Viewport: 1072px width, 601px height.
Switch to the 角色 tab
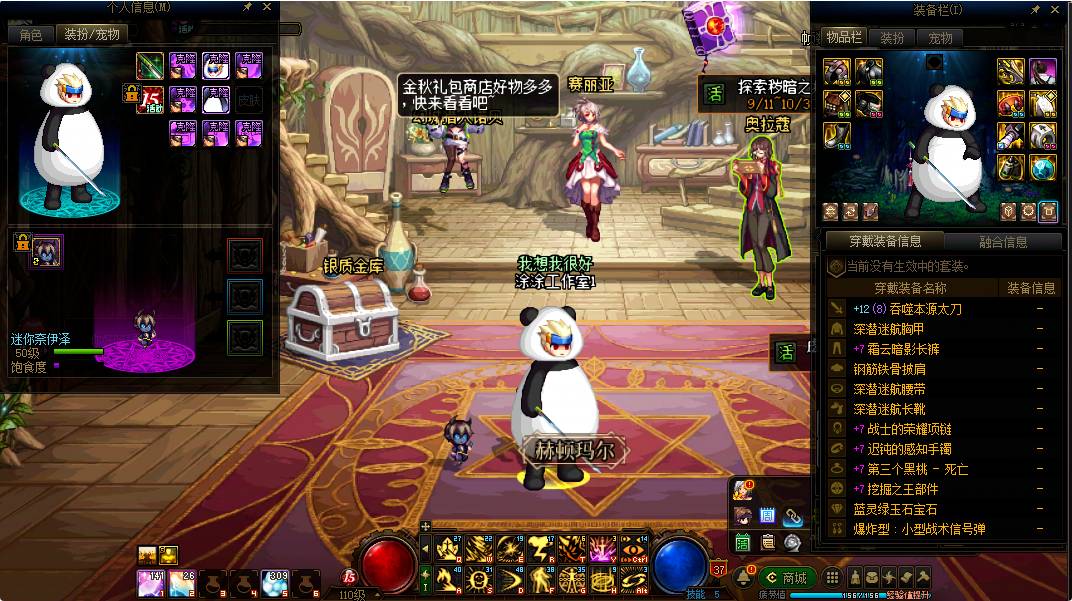[30, 34]
